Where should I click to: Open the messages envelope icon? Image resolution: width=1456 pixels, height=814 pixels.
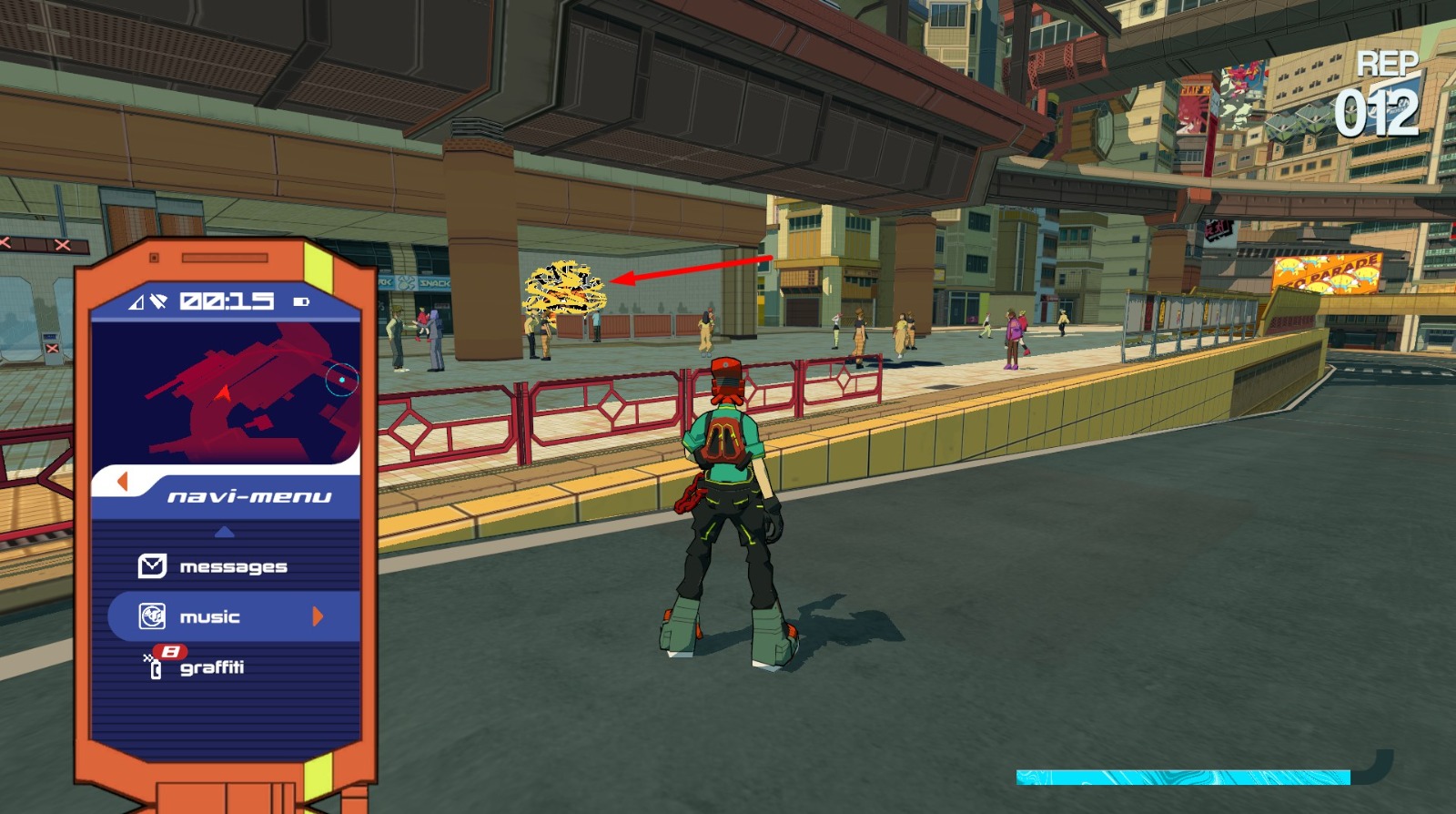tap(154, 565)
